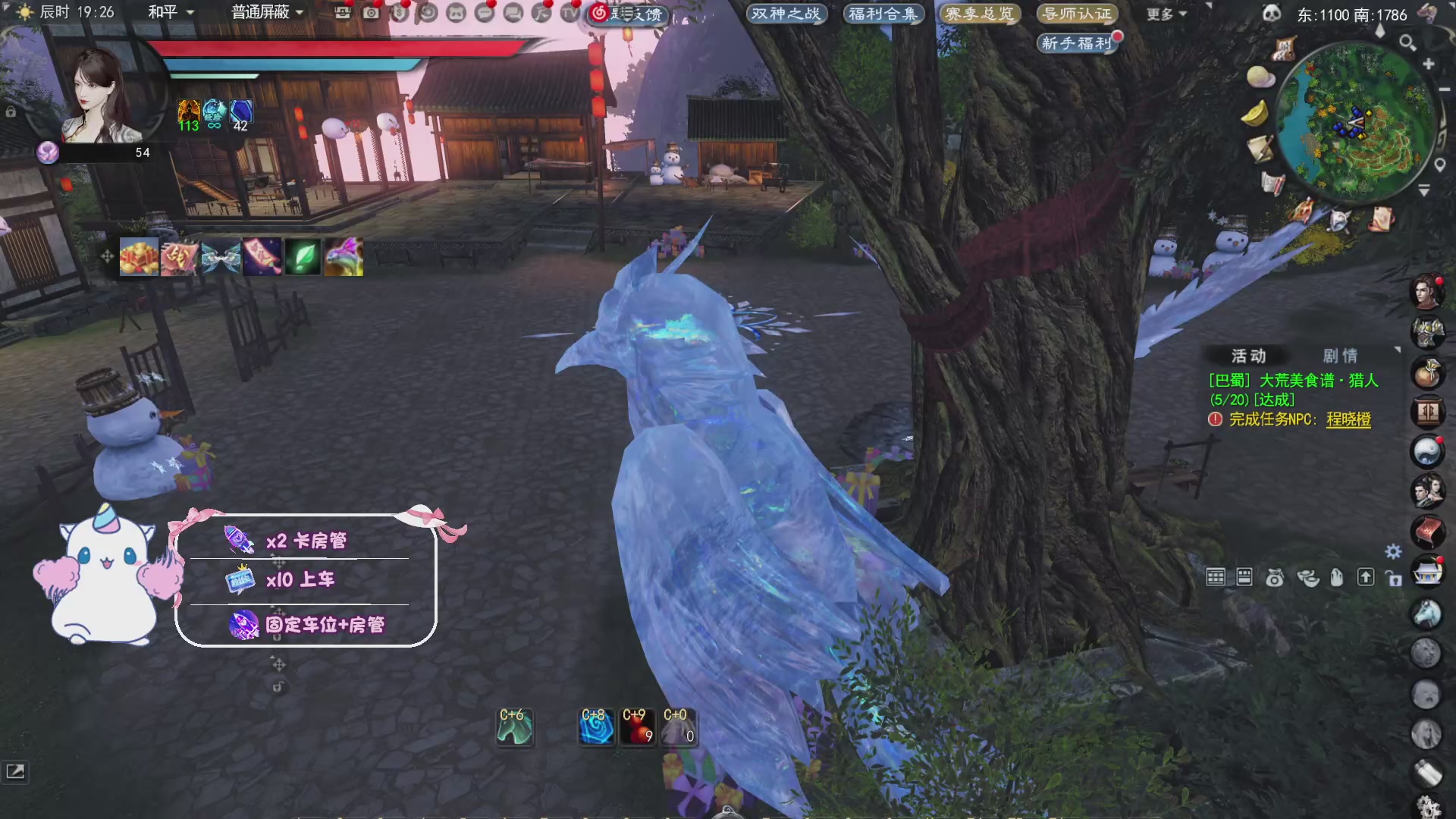Click the red NetEase music icon
This screenshot has width=1456, height=819.
click(x=600, y=14)
